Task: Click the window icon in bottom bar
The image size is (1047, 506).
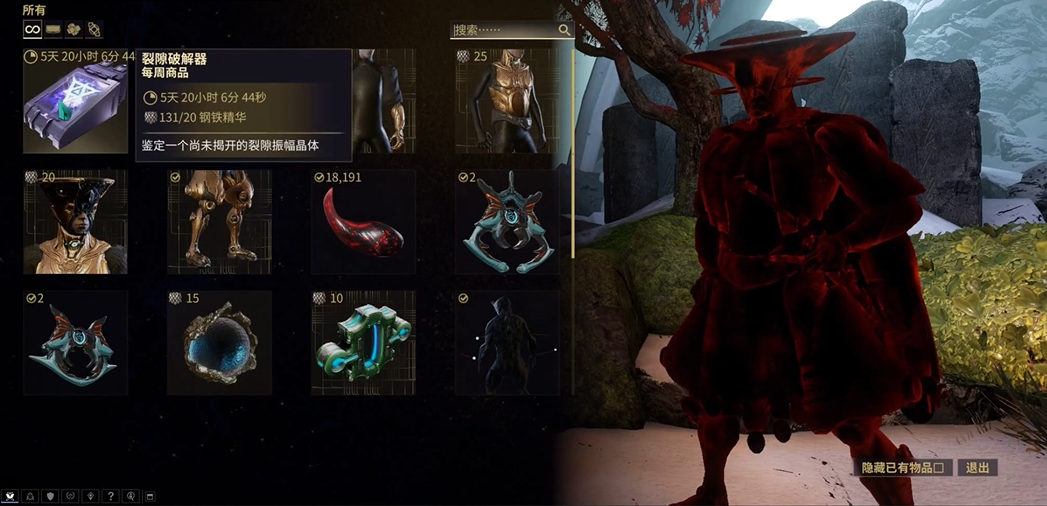Action: (151, 496)
